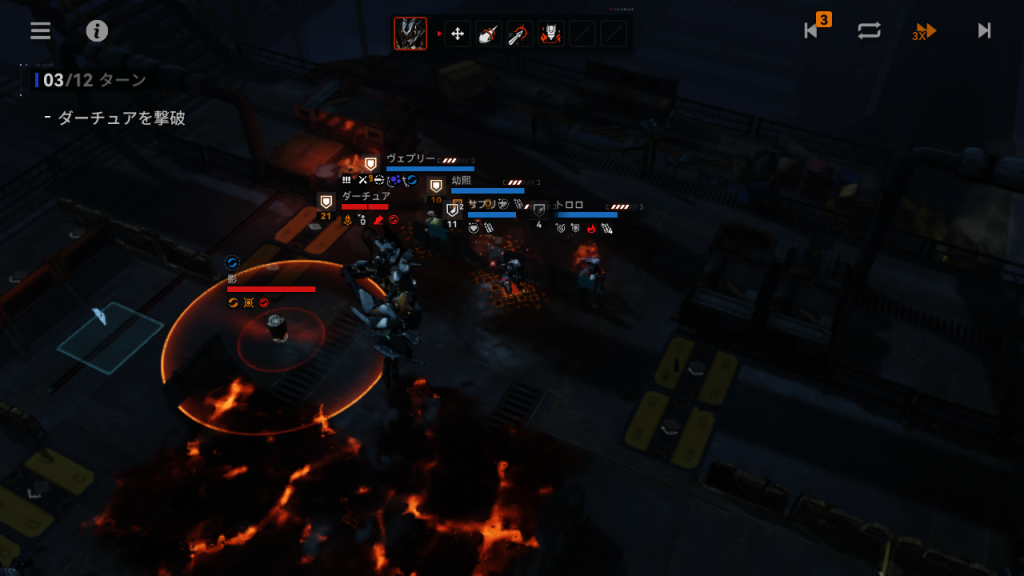Trigger the red armored mask skill
1024x576 pixels.
pyautogui.click(x=551, y=34)
